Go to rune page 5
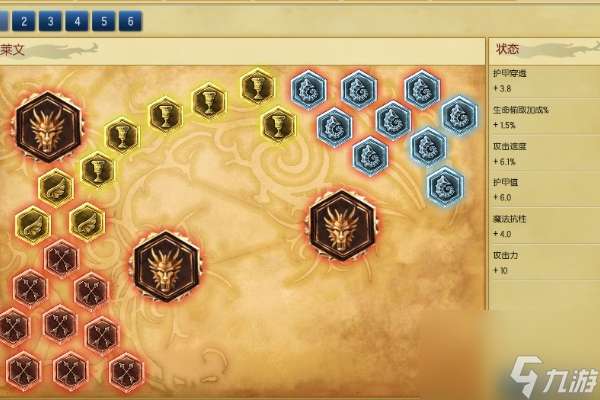Image resolution: width=600 pixels, height=400 pixels. (x=102, y=19)
